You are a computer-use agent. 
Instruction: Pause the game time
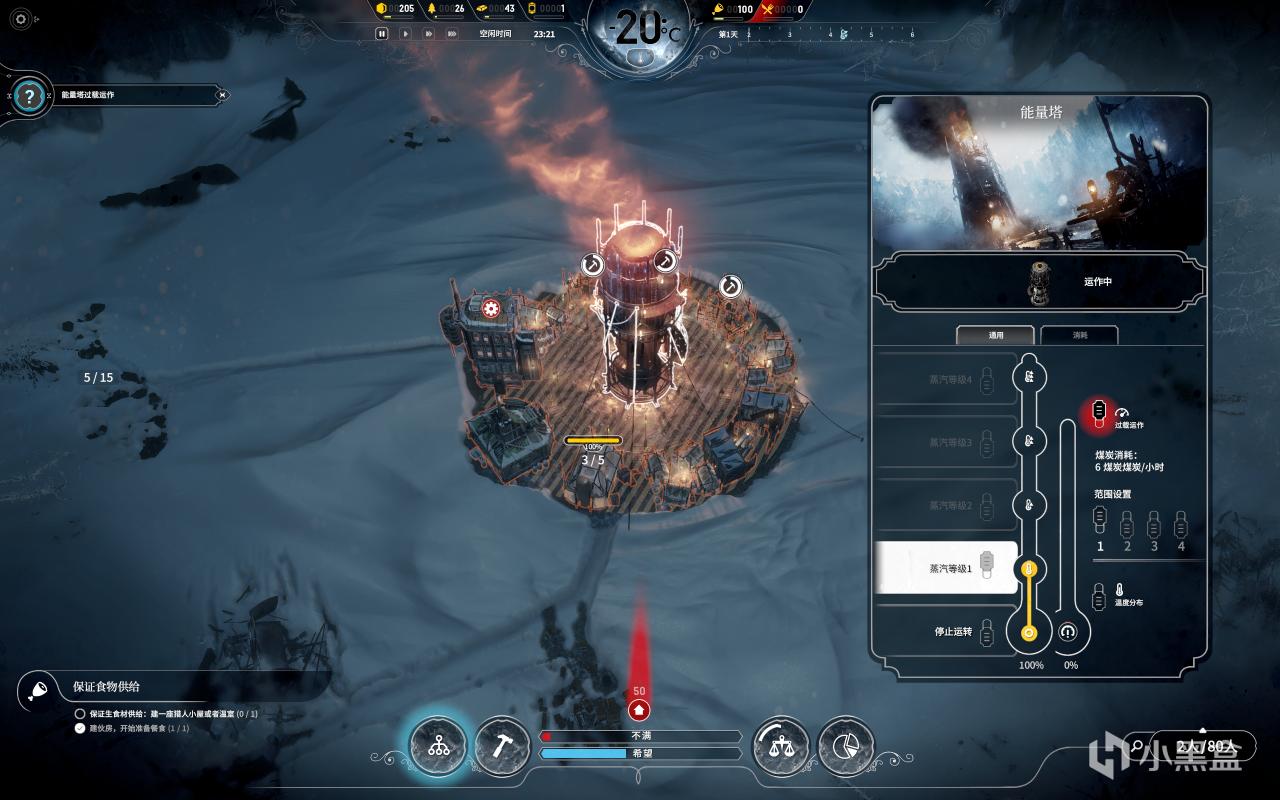[381, 33]
